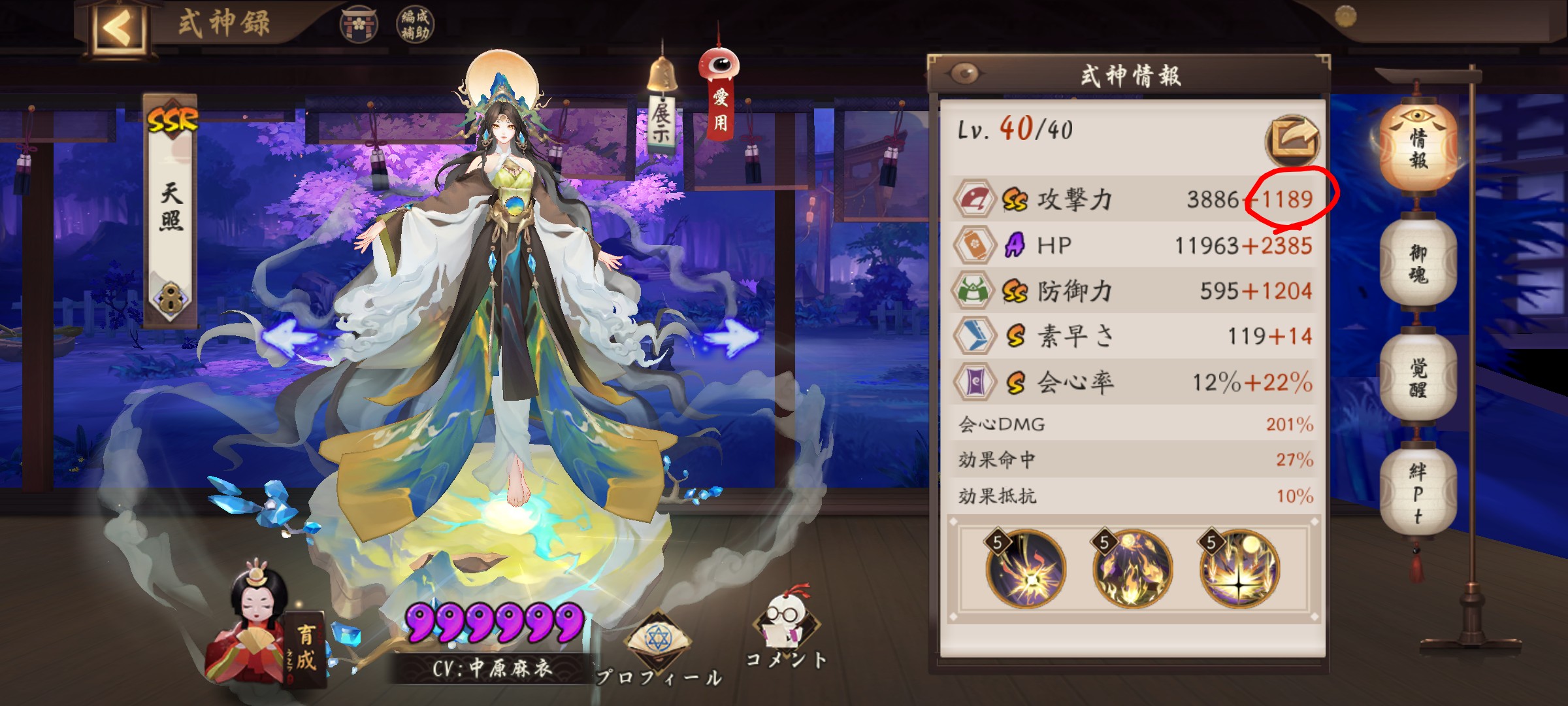Tap the 天照 SSR name plate
This screenshot has width=1568, height=706.
point(171,209)
